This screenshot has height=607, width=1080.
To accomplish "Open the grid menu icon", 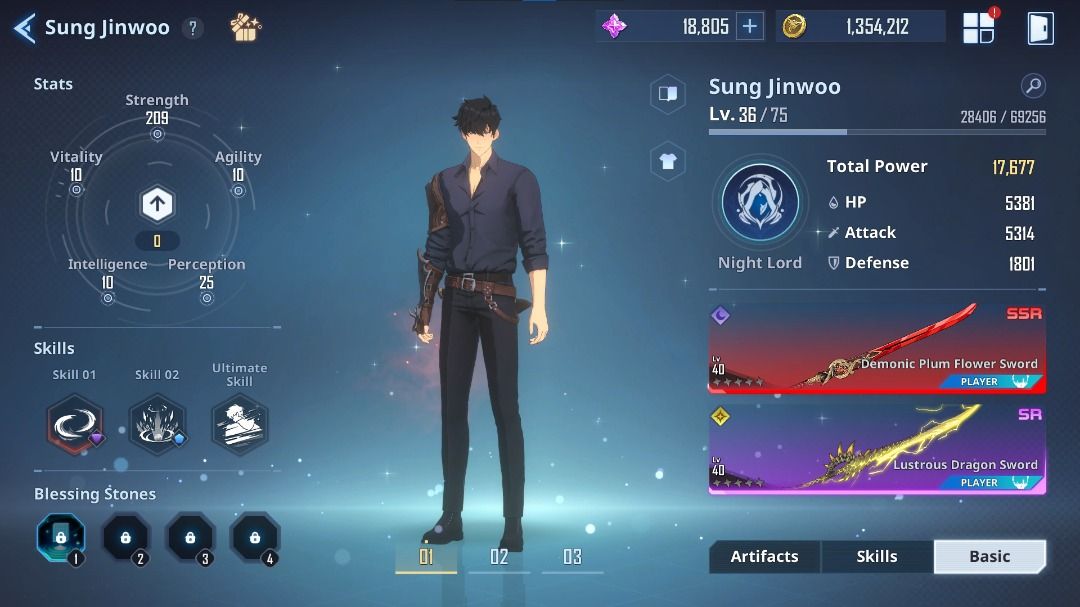I will coord(978,28).
